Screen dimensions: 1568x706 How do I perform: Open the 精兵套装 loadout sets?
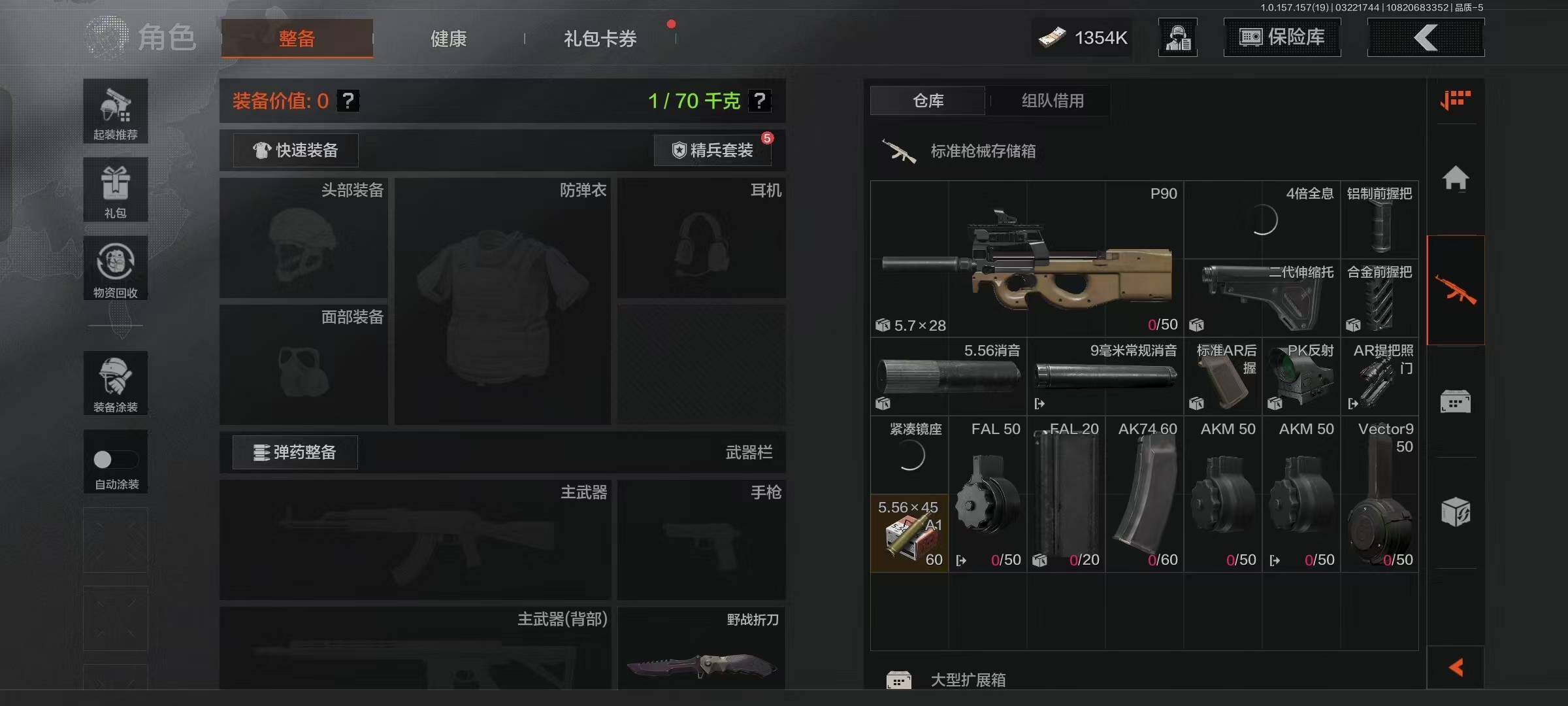(x=713, y=150)
